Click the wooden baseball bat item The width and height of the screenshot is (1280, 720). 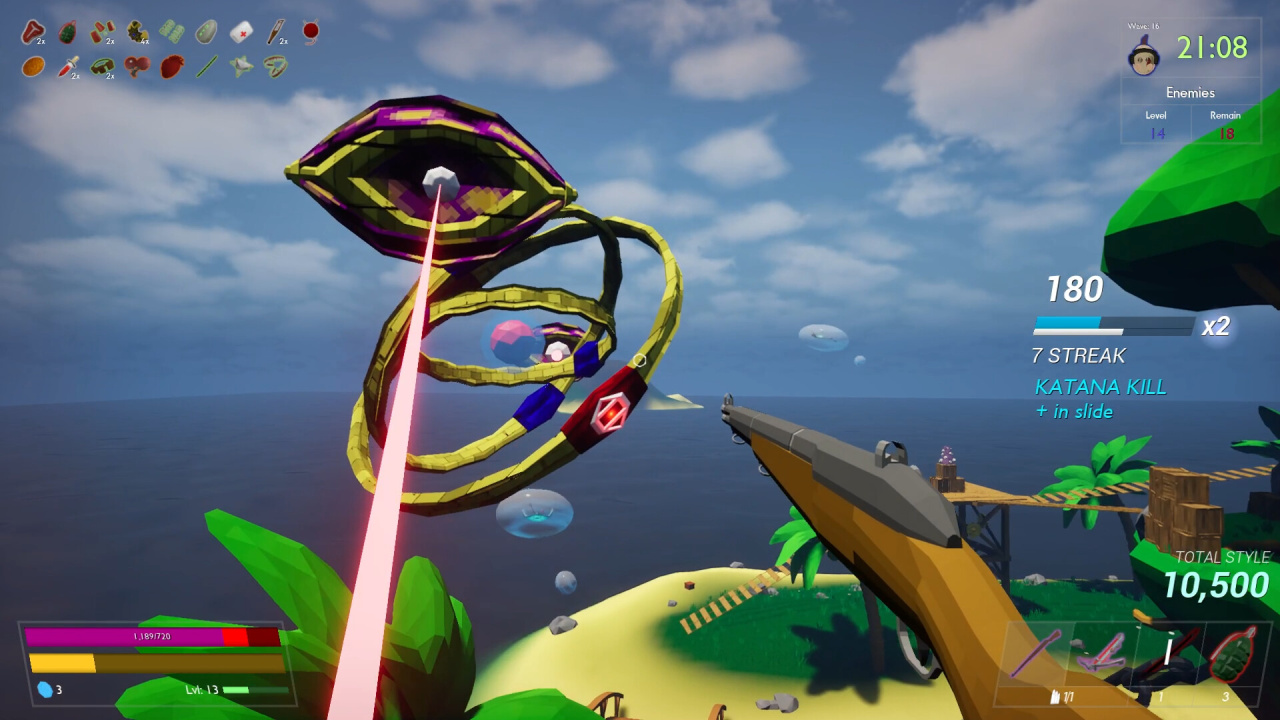click(276, 32)
